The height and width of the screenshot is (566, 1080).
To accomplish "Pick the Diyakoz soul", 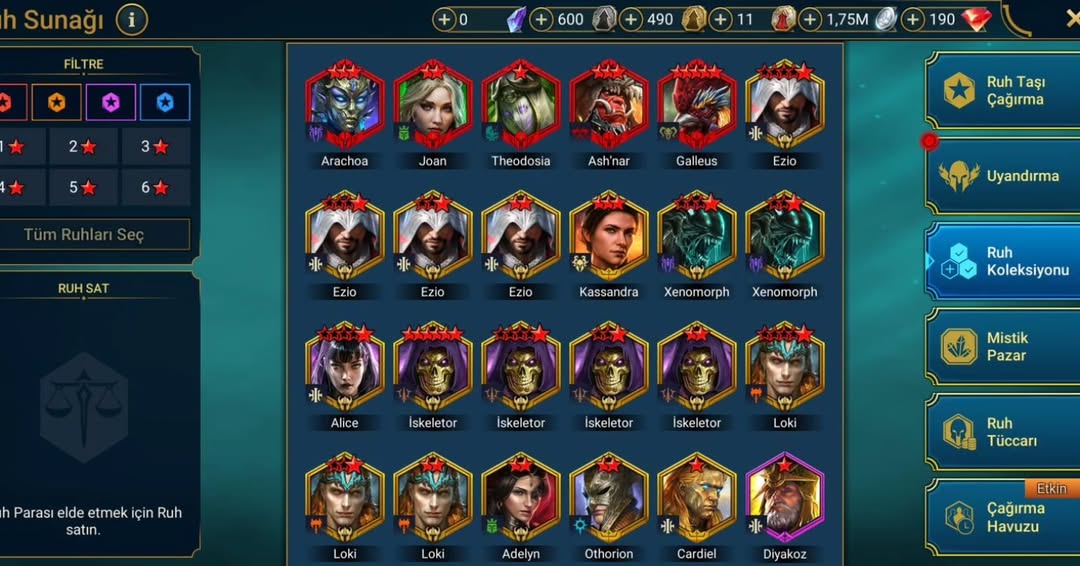I will 784,498.
